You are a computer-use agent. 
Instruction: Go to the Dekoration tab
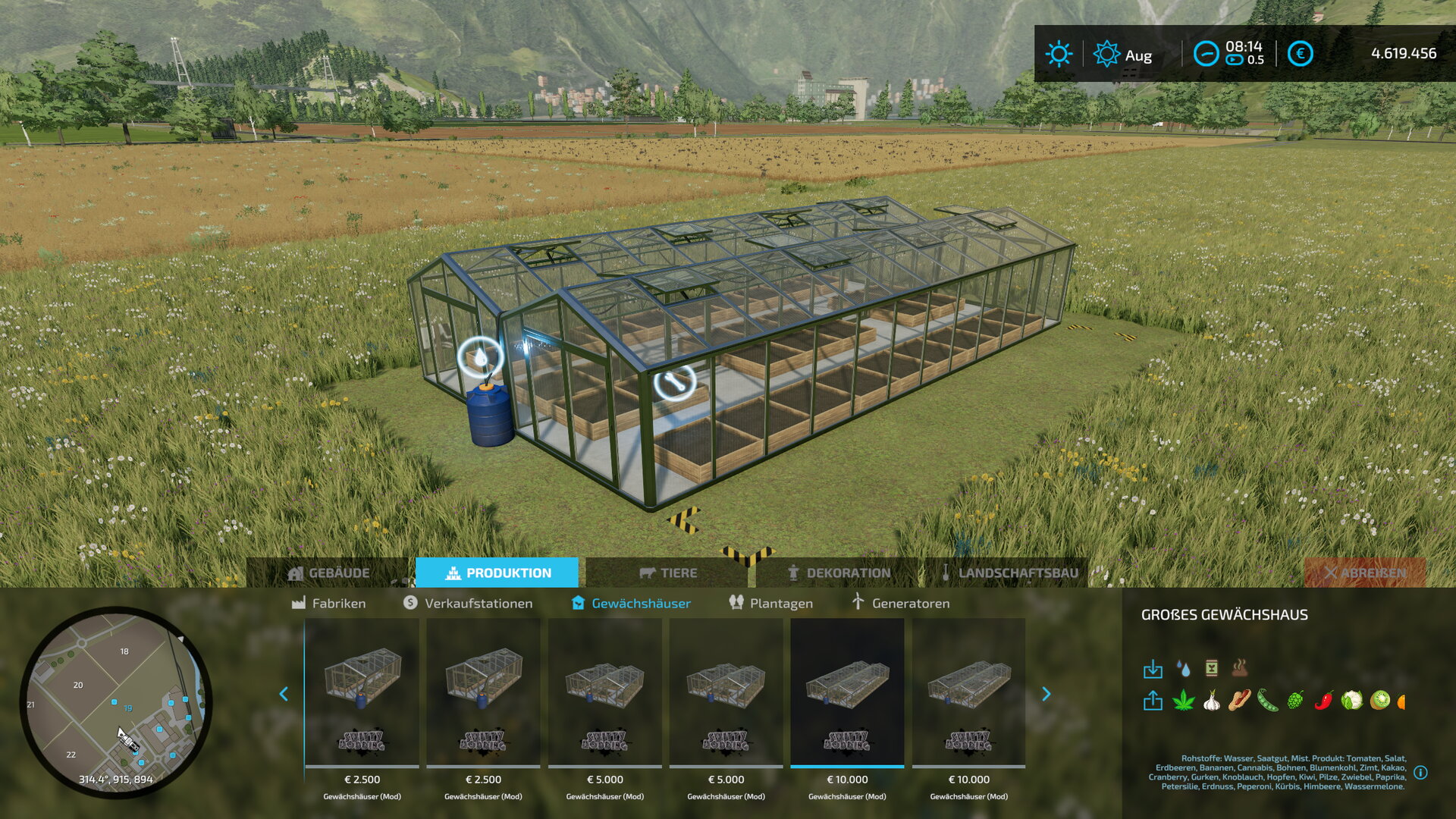tap(839, 573)
